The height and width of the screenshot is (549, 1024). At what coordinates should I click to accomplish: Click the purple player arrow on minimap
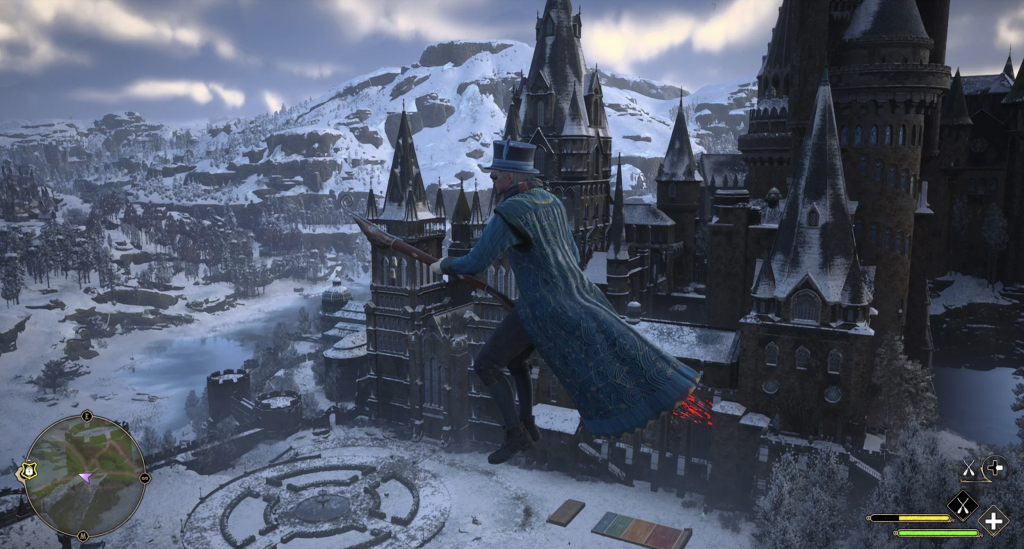click(x=86, y=478)
